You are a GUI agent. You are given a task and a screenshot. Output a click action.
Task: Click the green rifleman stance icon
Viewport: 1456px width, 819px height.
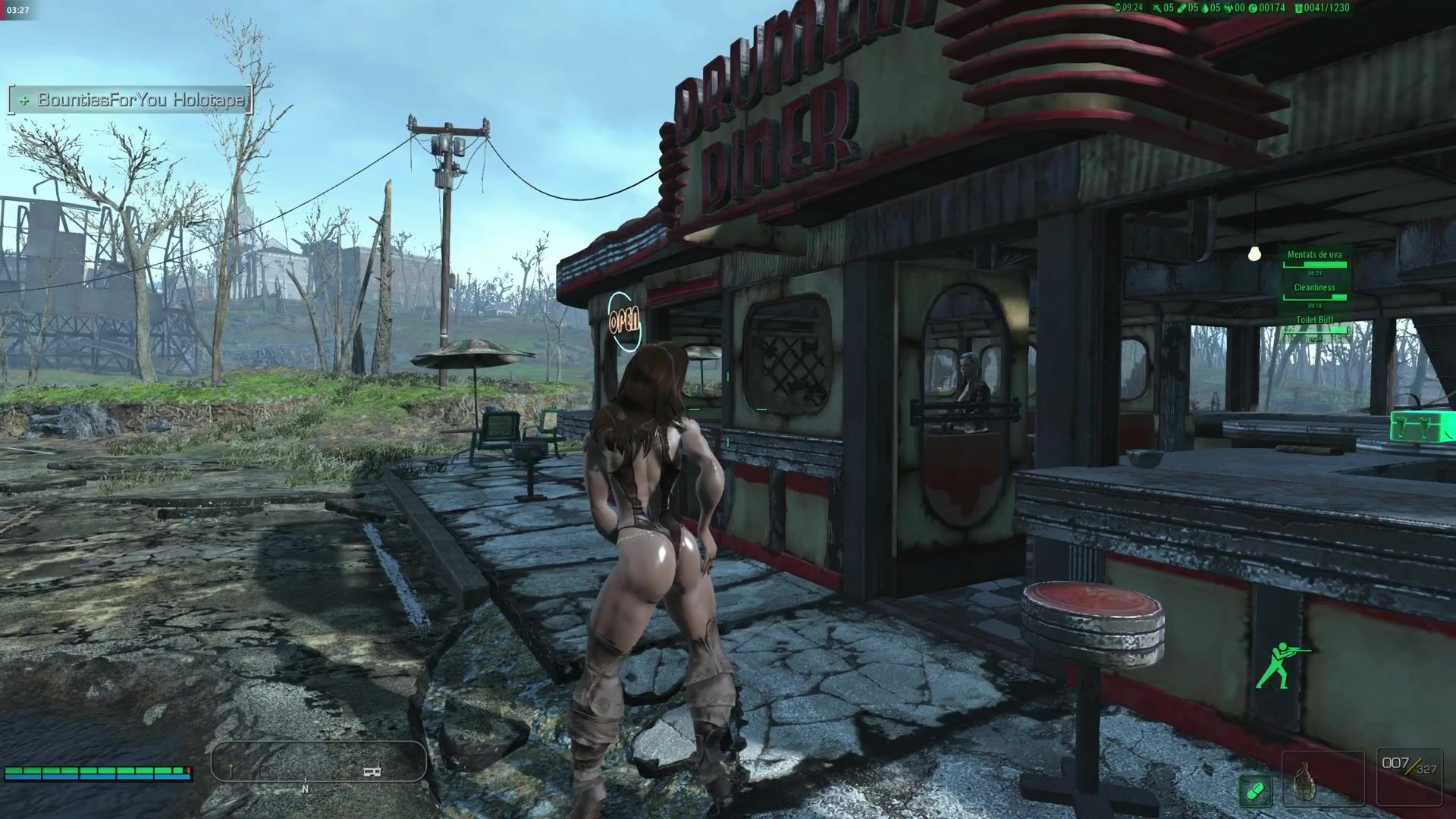(1280, 665)
